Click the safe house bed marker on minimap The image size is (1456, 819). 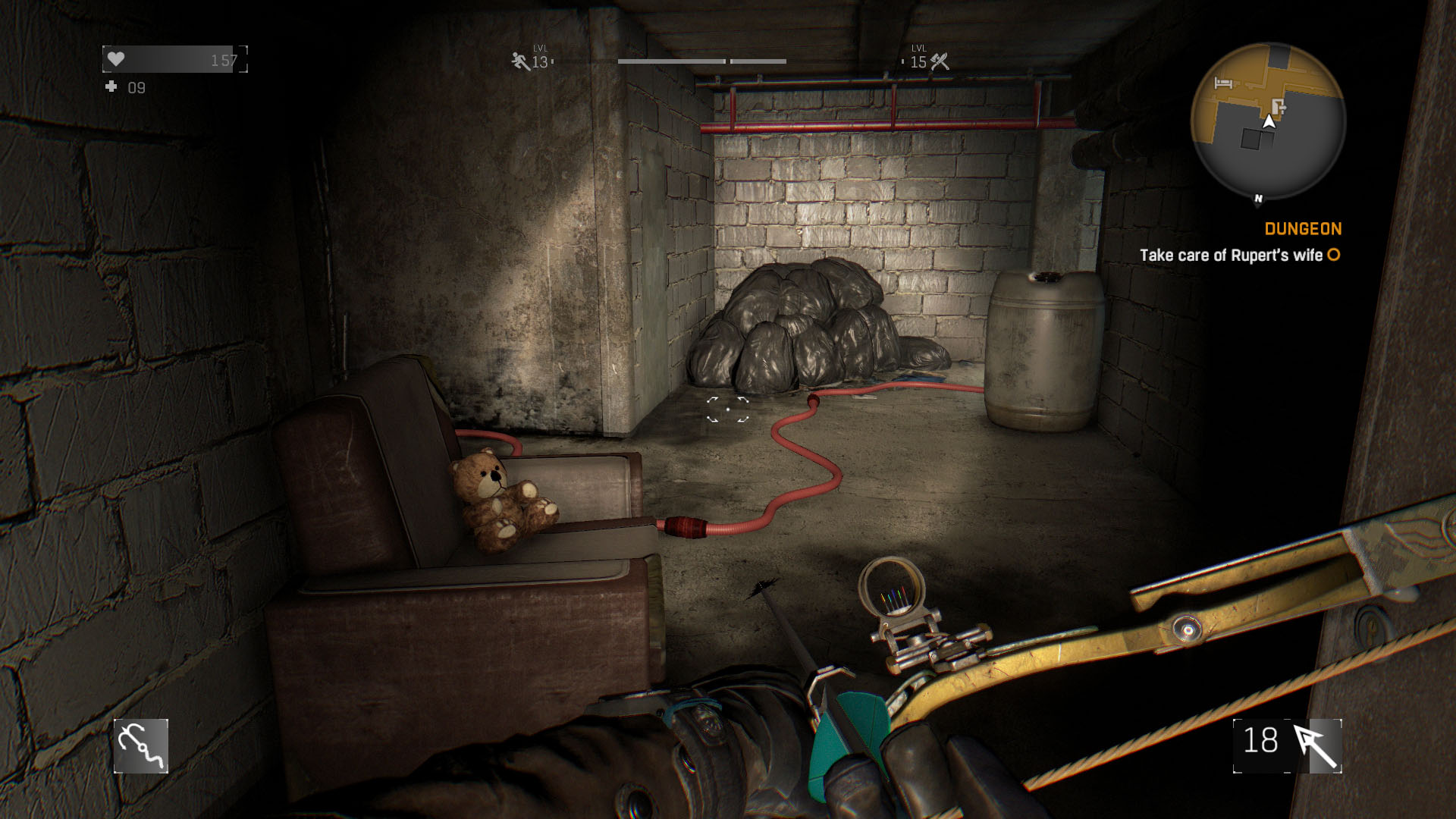[1222, 83]
